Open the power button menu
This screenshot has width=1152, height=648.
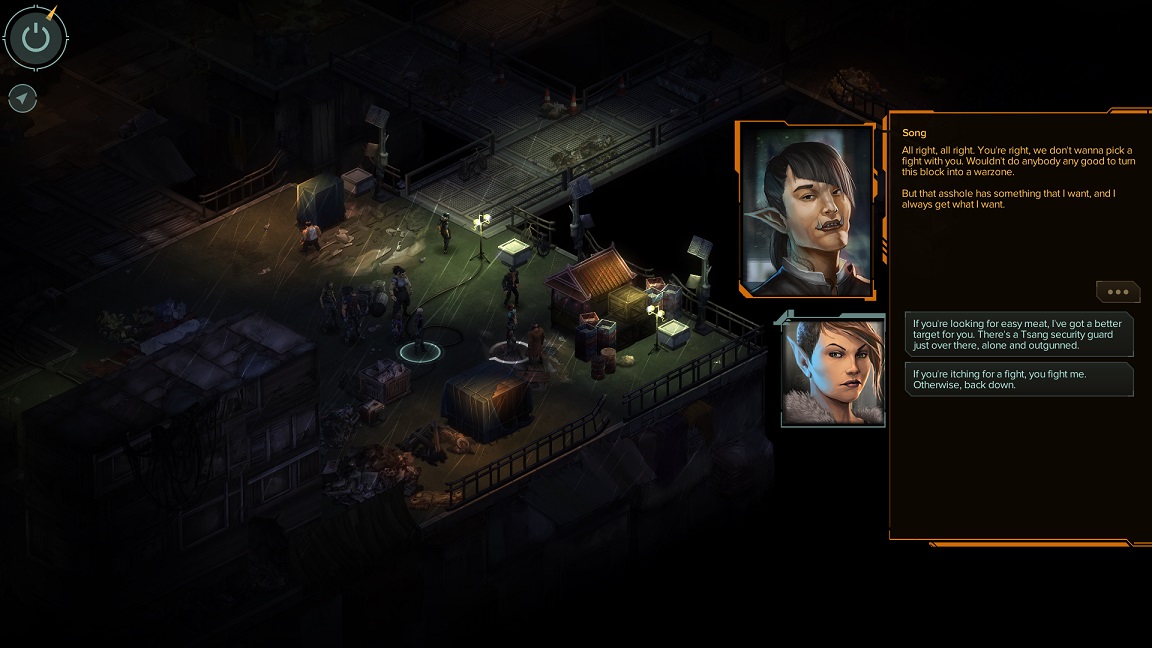point(36,38)
